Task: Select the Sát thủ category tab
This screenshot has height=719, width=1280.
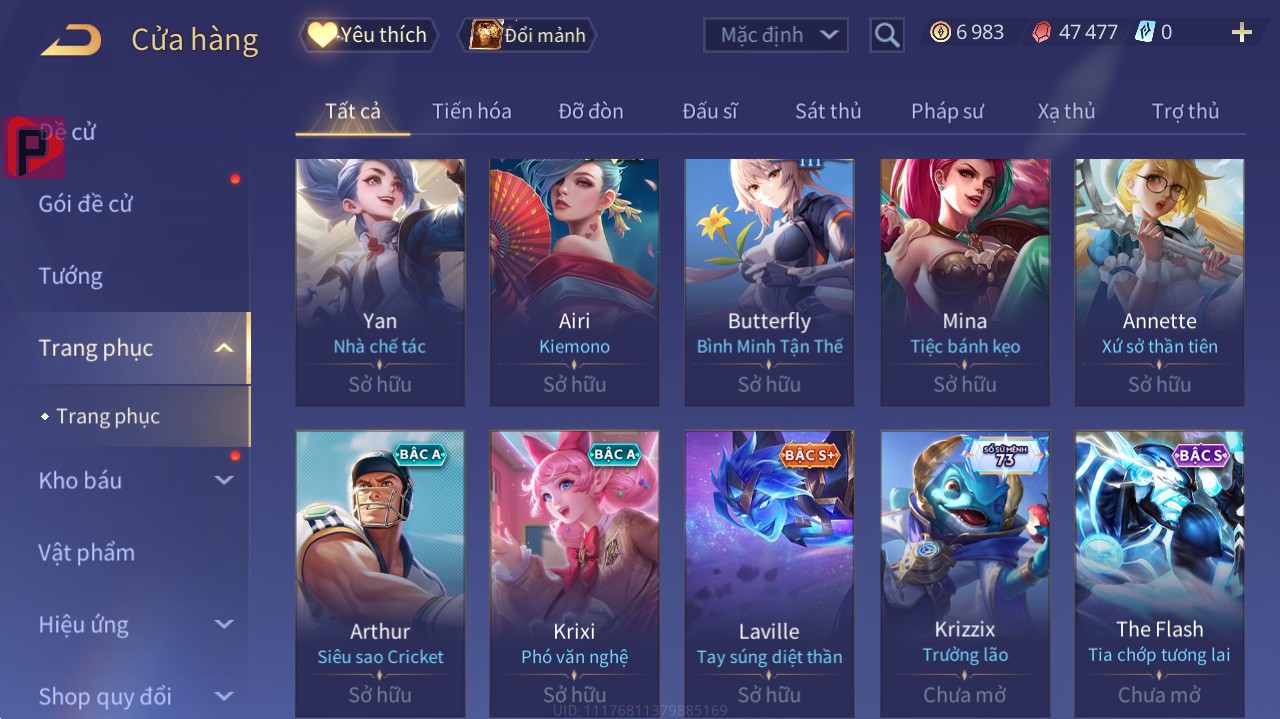Action: click(x=827, y=111)
